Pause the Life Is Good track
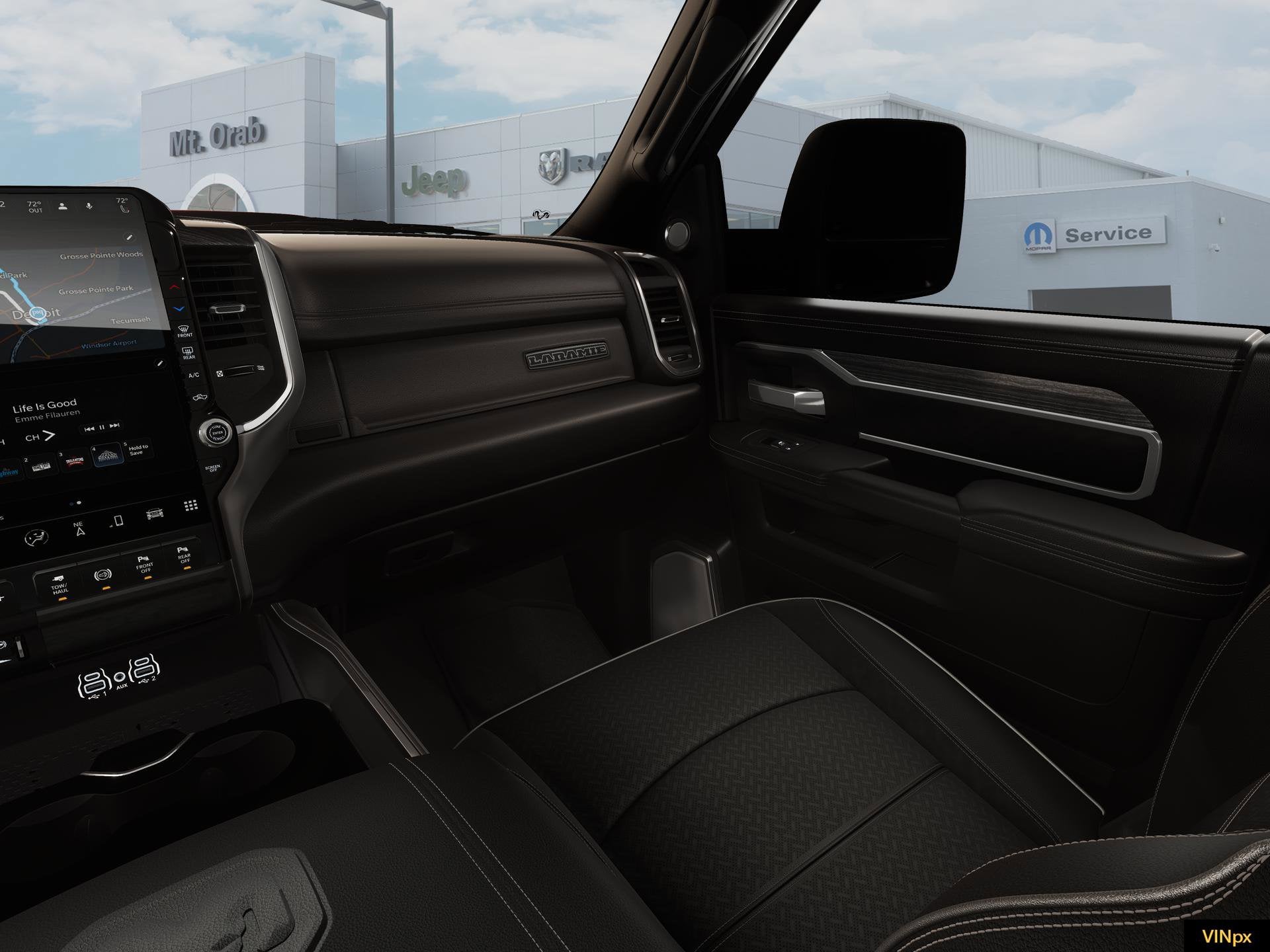The image size is (1270, 952). [x=101, y=428]
